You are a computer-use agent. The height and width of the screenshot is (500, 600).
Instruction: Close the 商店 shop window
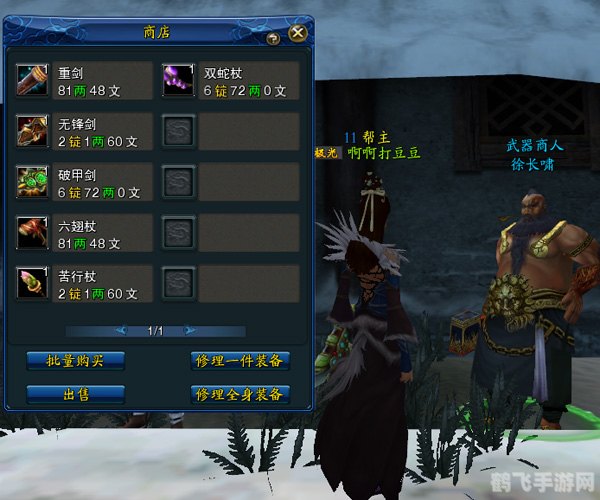pos(297,33)
